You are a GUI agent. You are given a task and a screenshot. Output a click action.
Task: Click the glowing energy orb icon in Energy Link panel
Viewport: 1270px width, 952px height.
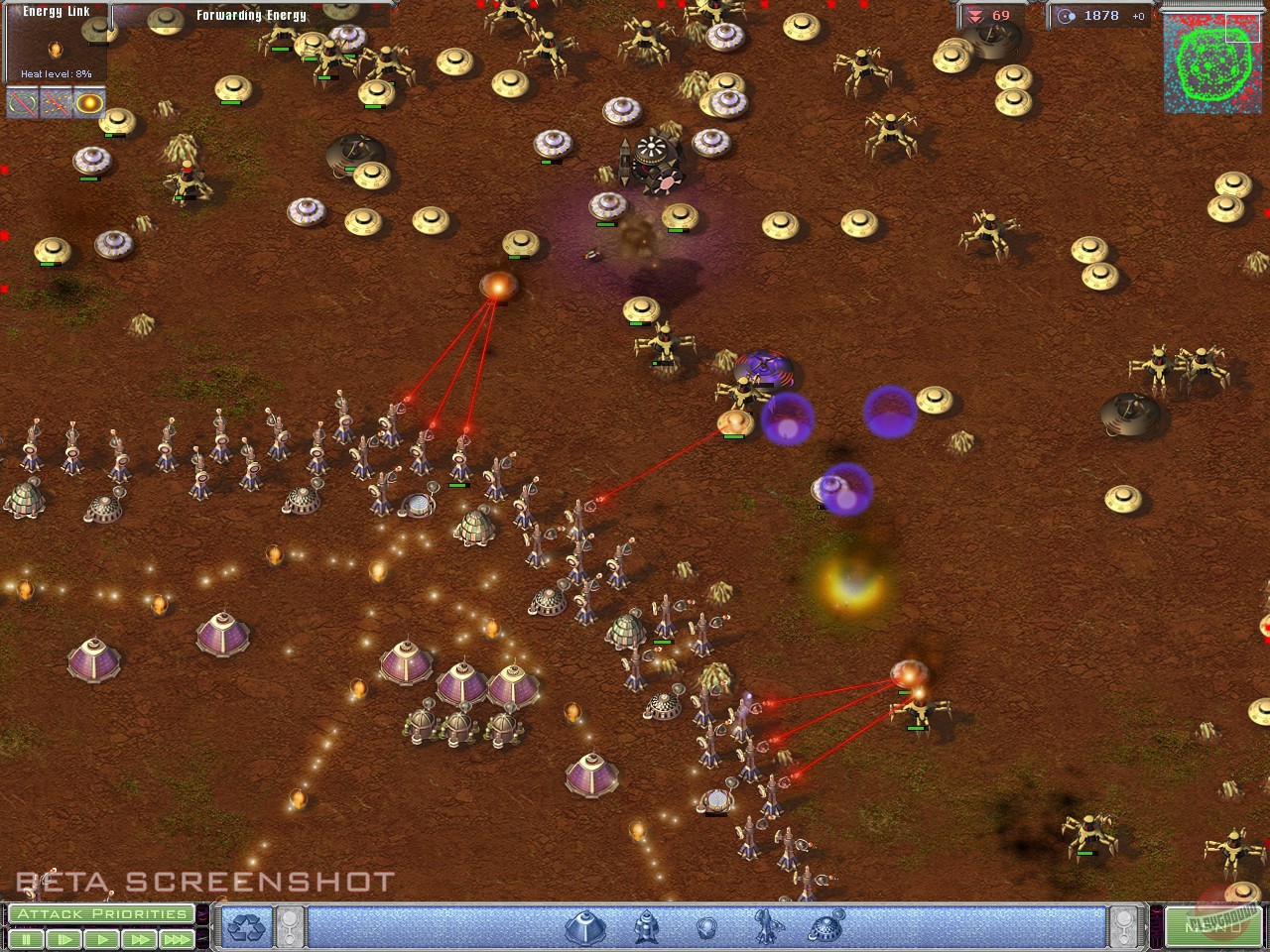click(88, 101)
